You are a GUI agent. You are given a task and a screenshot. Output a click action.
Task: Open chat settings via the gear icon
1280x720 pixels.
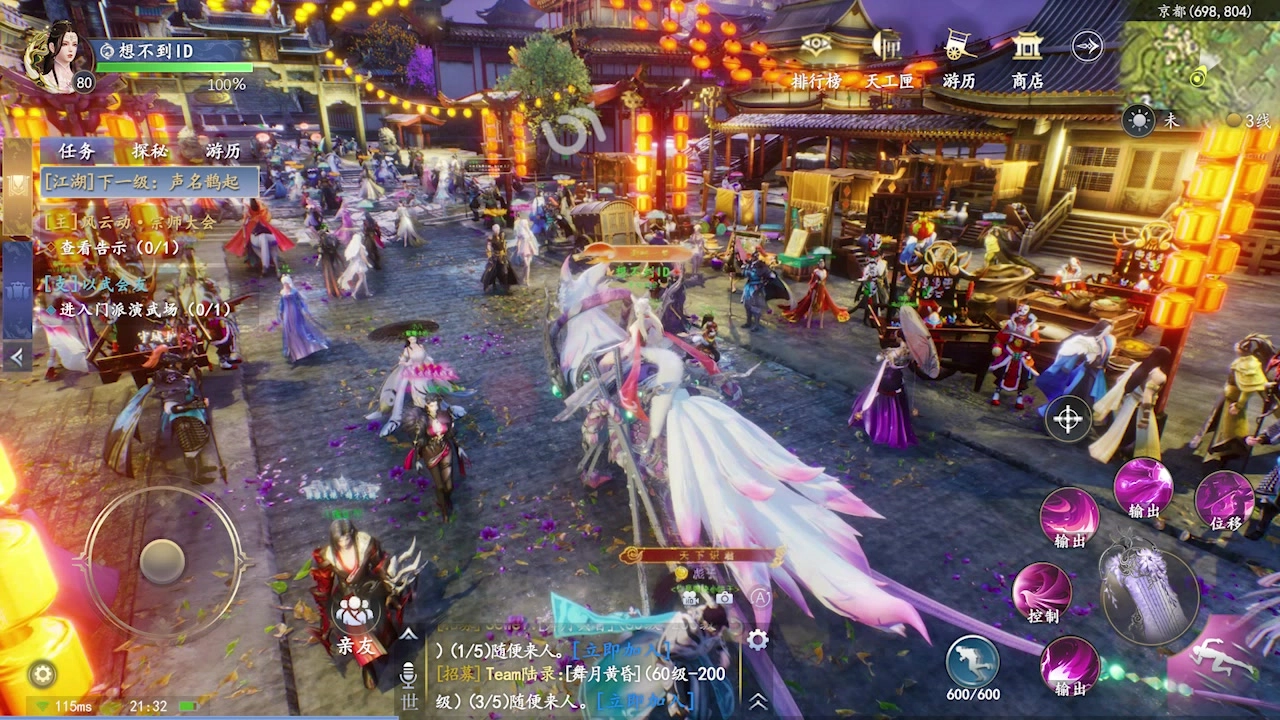(x=757, y=640)
